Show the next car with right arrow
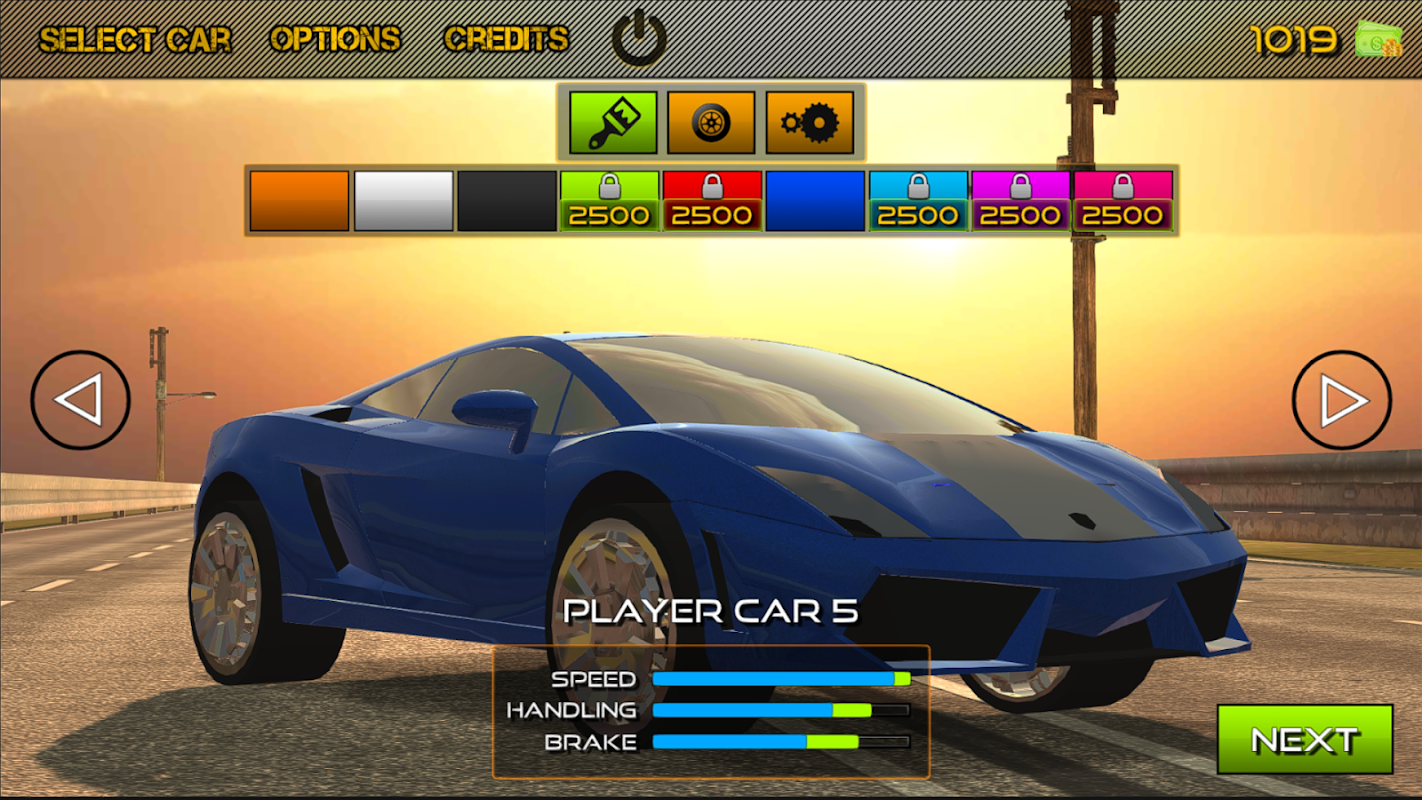The height and width of the screenshot is (800, 1422). (1341, 400)
